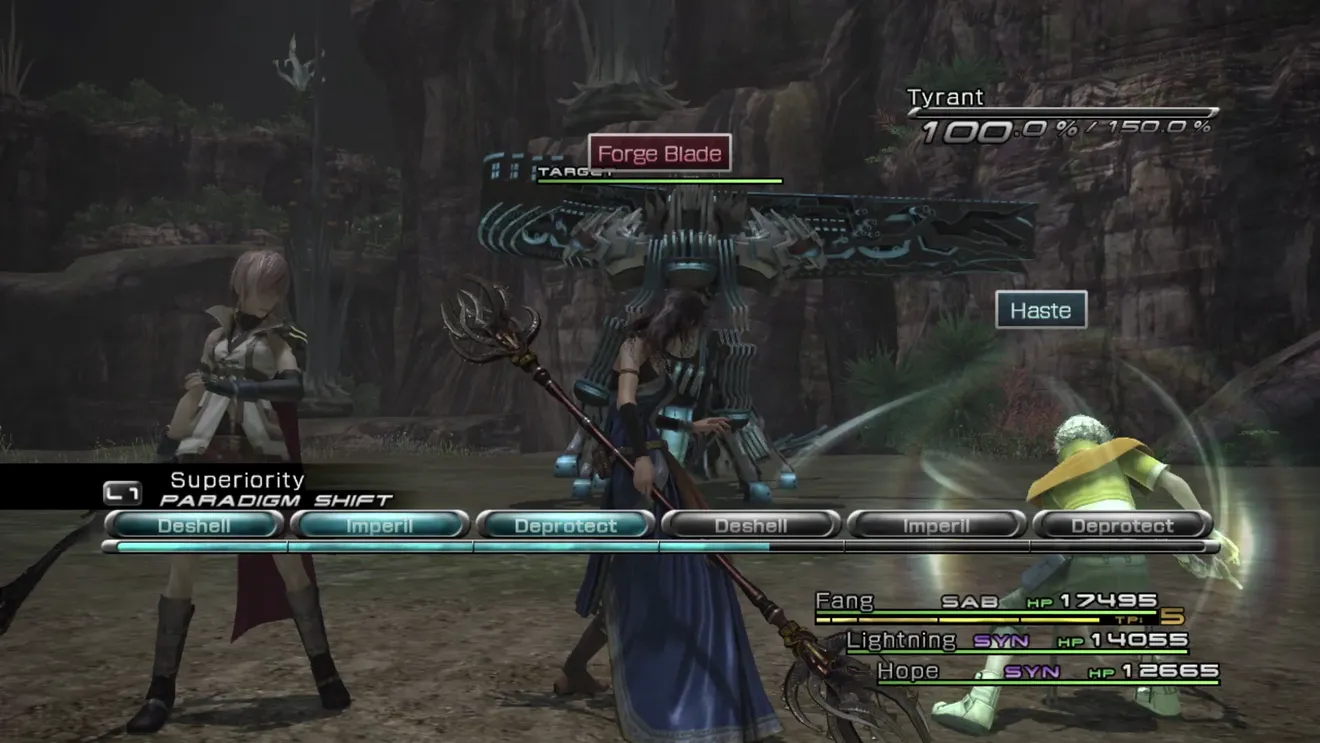Choose the teal-lit Imperil command slot
Image resolution: width=1320 pixels, height=743 pixels.
pos(379,525)
